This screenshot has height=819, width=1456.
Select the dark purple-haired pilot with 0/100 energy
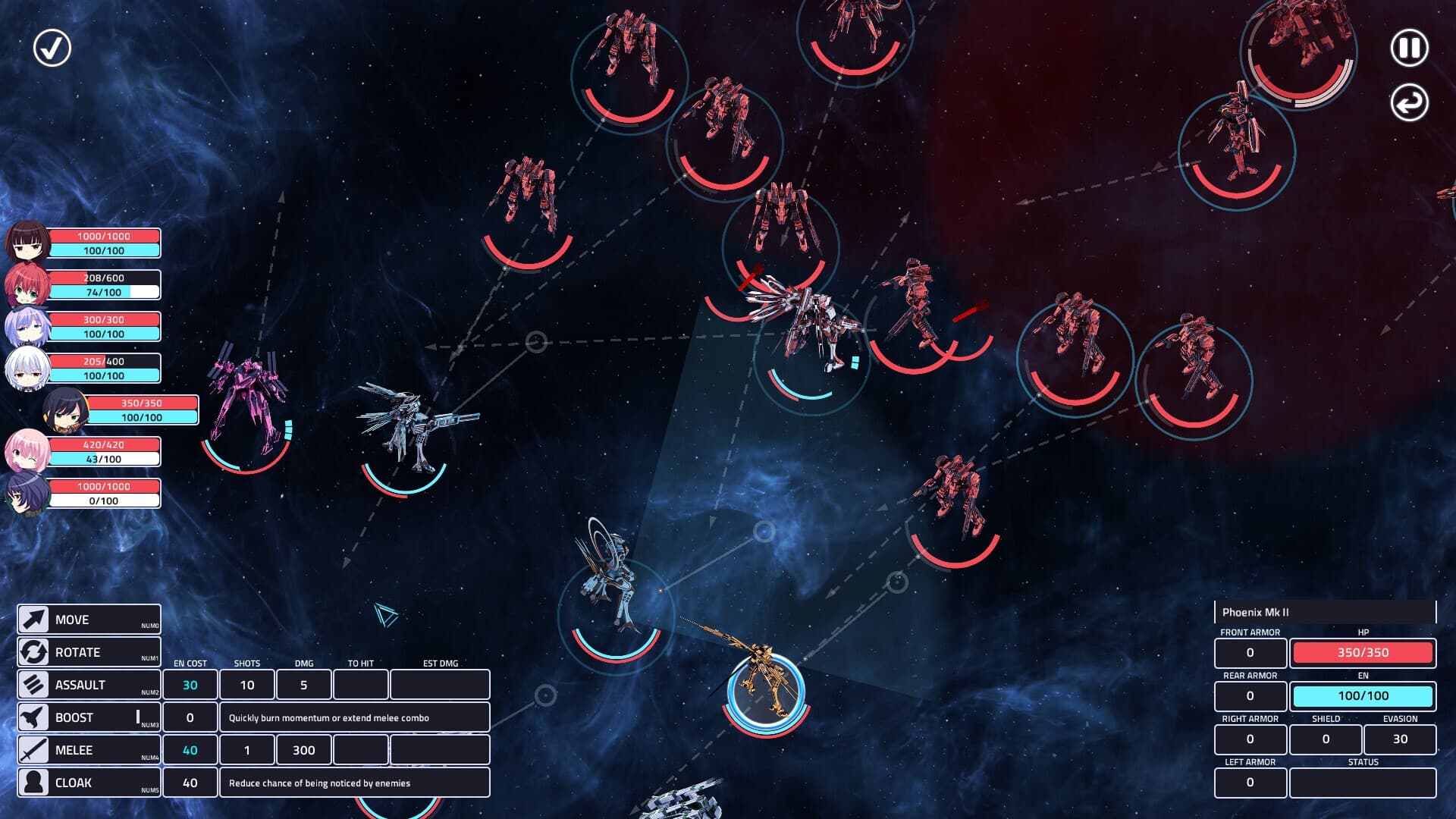28,494
